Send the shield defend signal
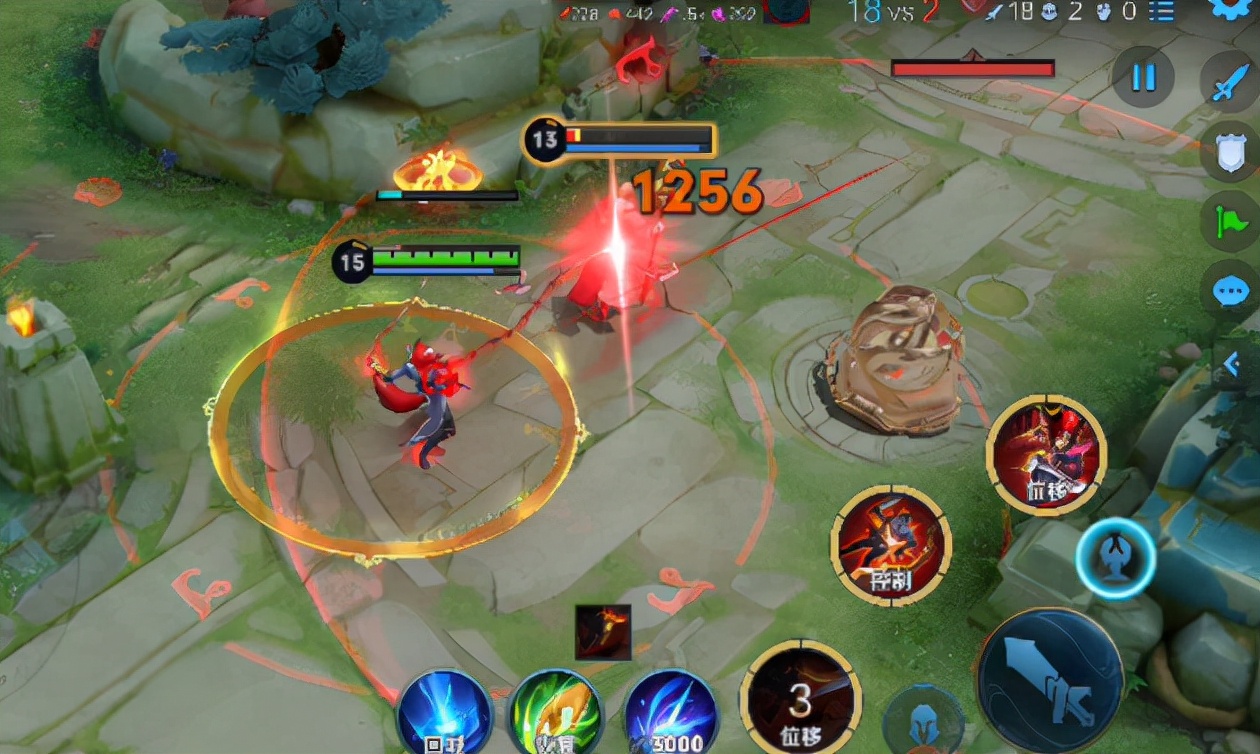This screenshot has width=1260, height=754. point(1229,152)
